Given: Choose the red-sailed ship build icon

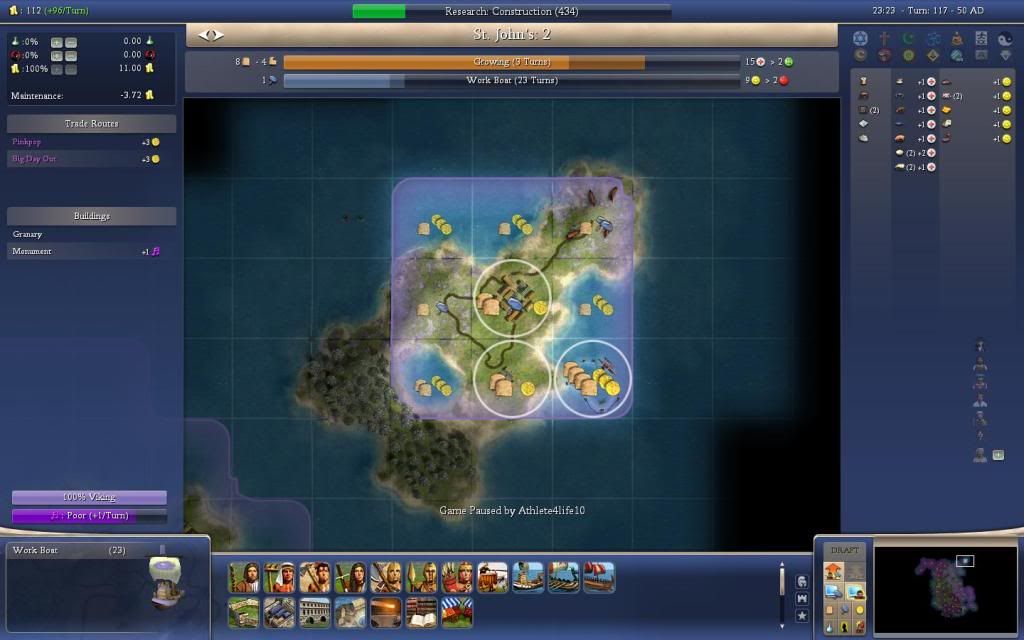Looking at the screenshot, I should (x=599, y=577).
